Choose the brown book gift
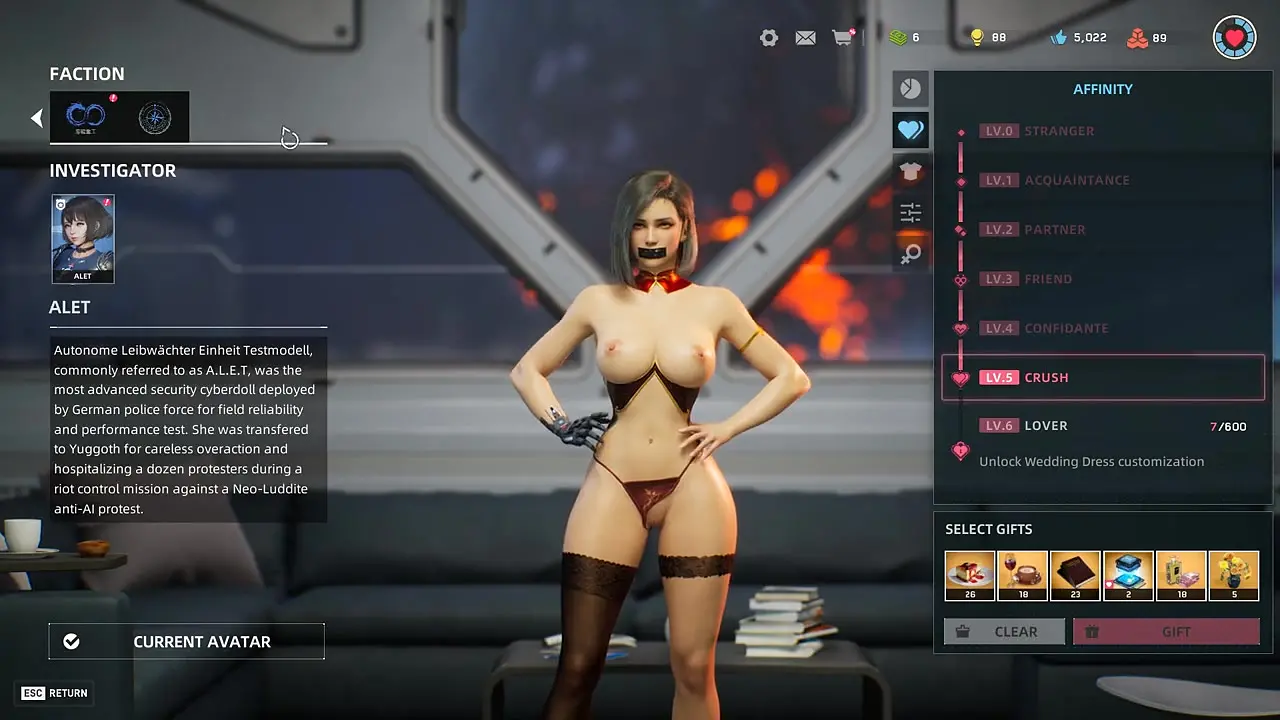1280x720 pixels. tap(1075, 576)
